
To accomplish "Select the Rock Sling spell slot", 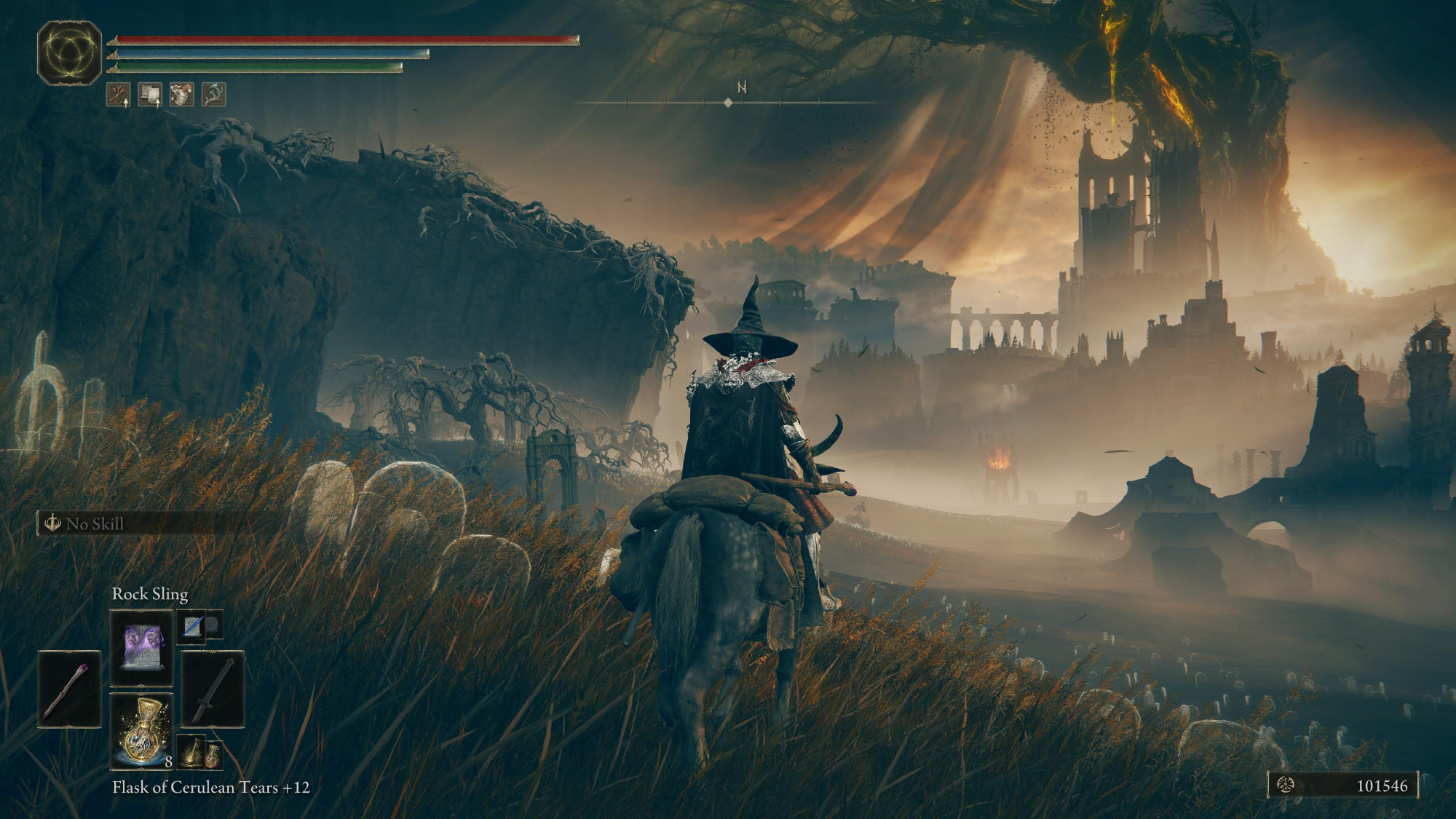I will (x=142, y=647).
